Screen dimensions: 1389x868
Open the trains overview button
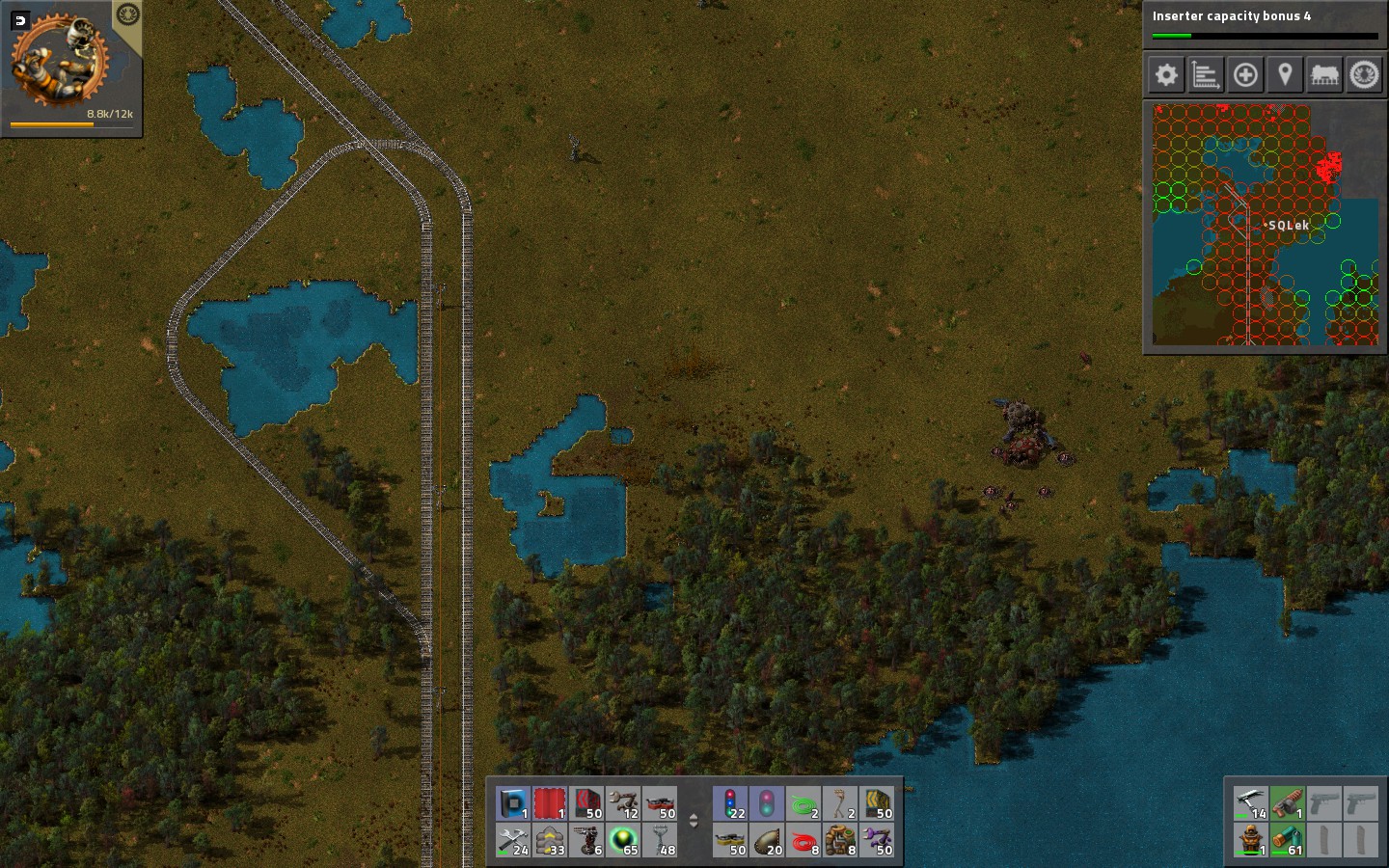1324,74
